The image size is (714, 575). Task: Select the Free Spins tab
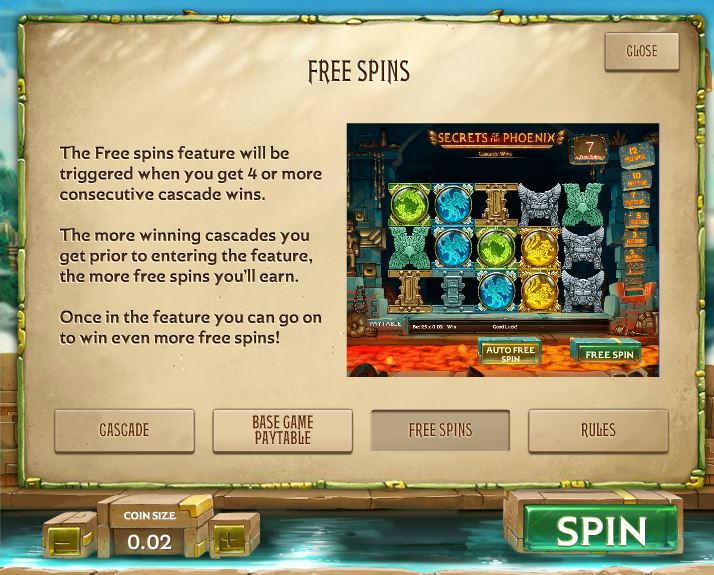(x=440, y=430)
